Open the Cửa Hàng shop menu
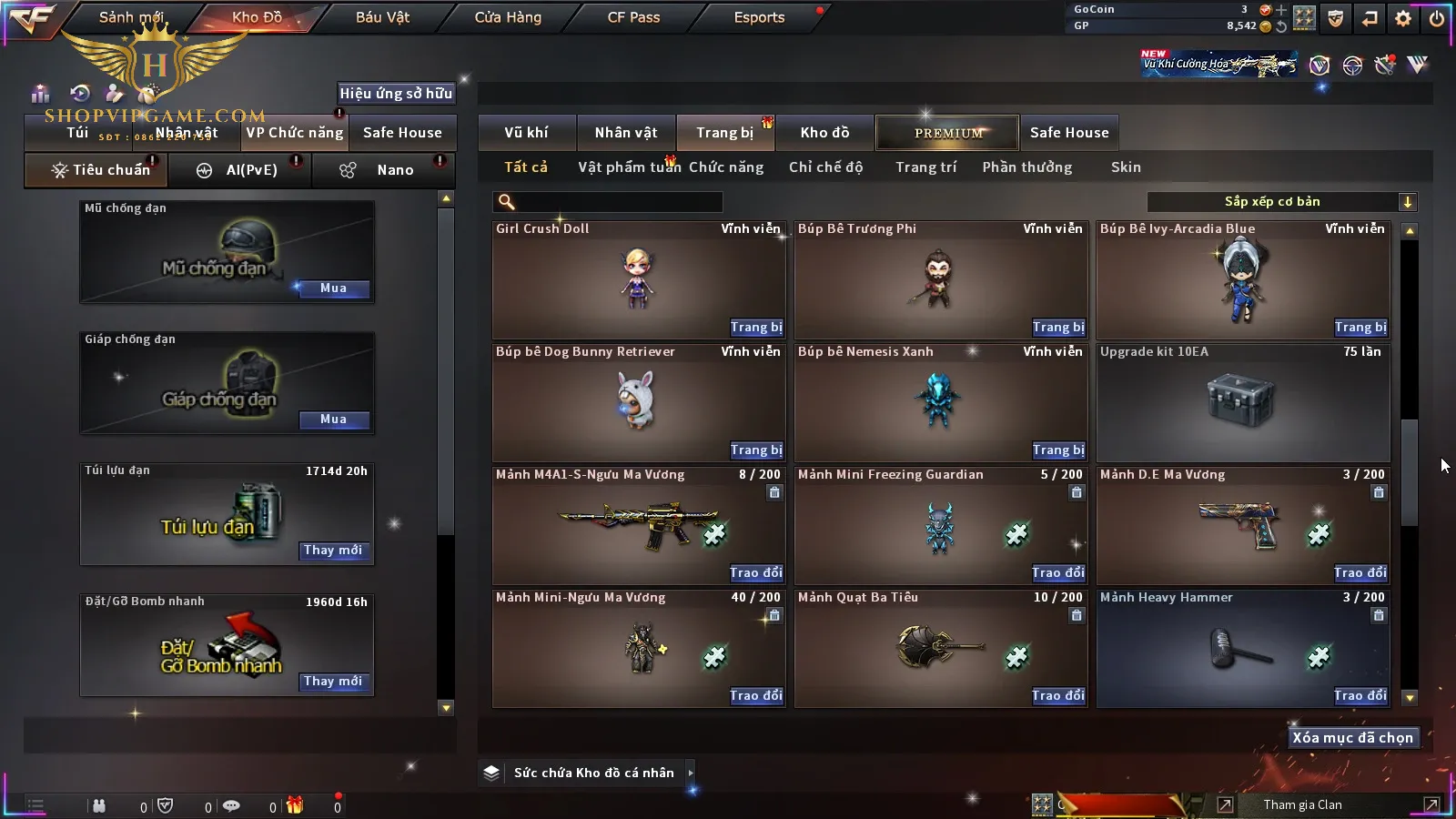Viewport: 1456px width, 819px height. pyautogui.click(x=508, y=17)
